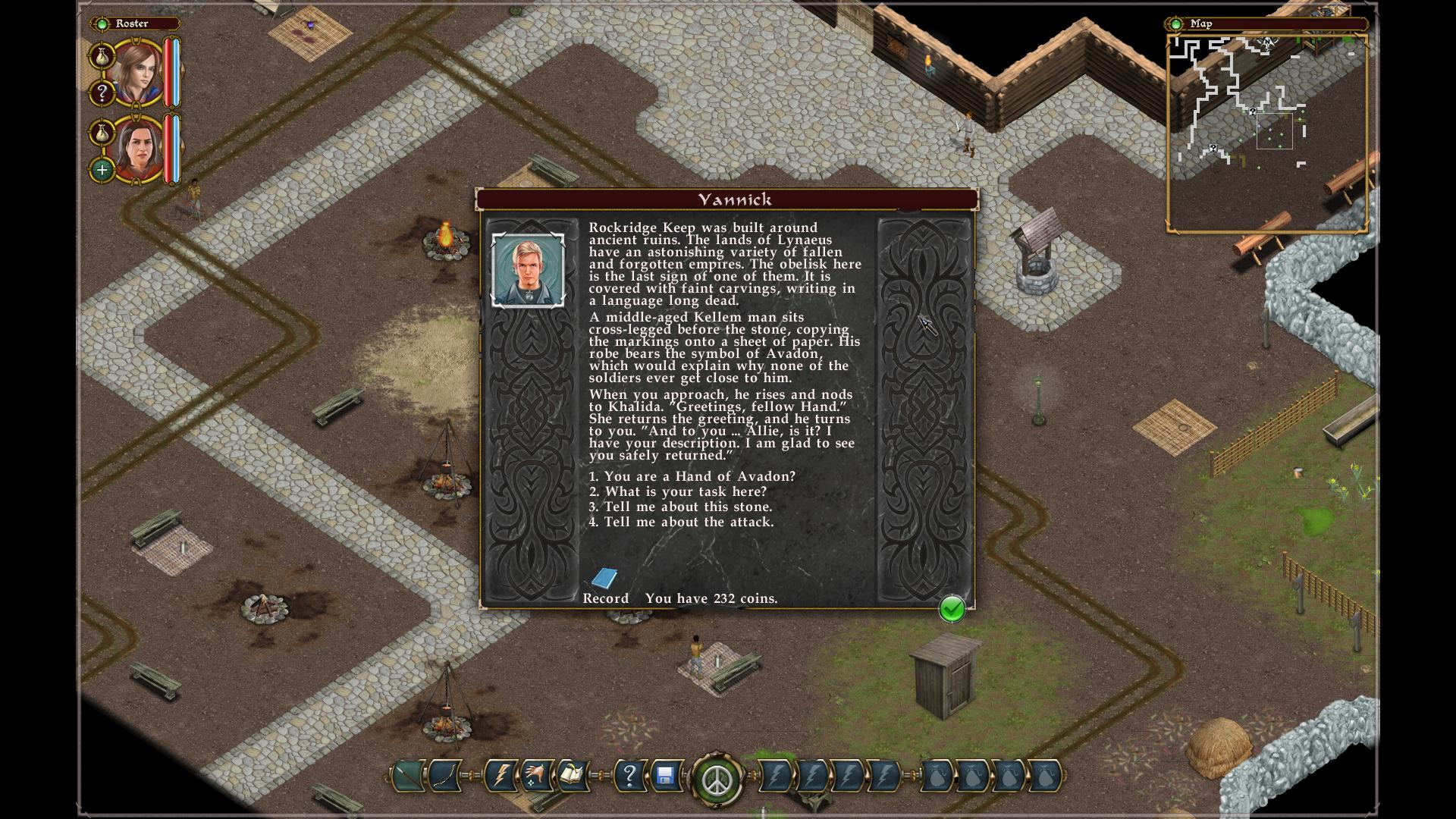Toggle the Roster panel green button
This screenshot has width=1456, height=819.
(x=102, y=24)
